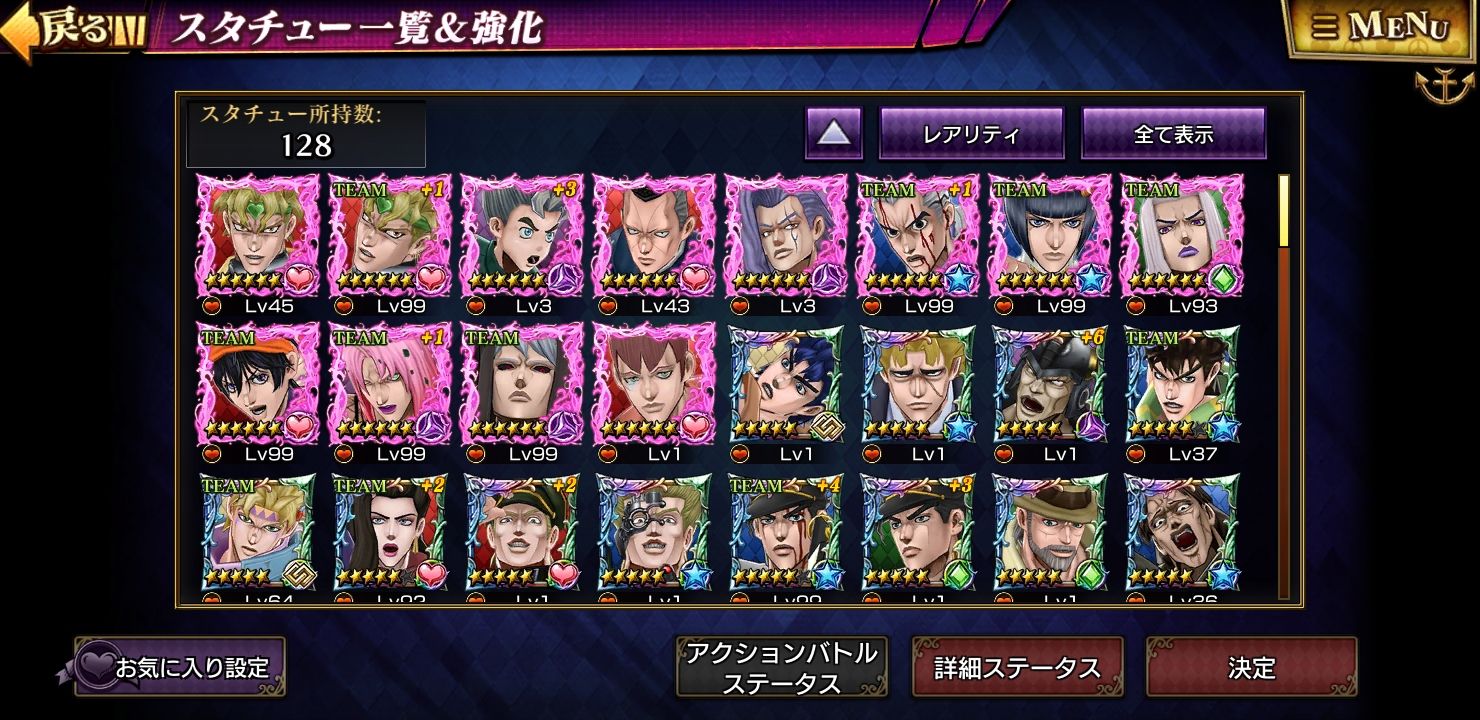Toggle the sort order arrow button
This screenshot has height=720, width=1480.
point(833,134)
